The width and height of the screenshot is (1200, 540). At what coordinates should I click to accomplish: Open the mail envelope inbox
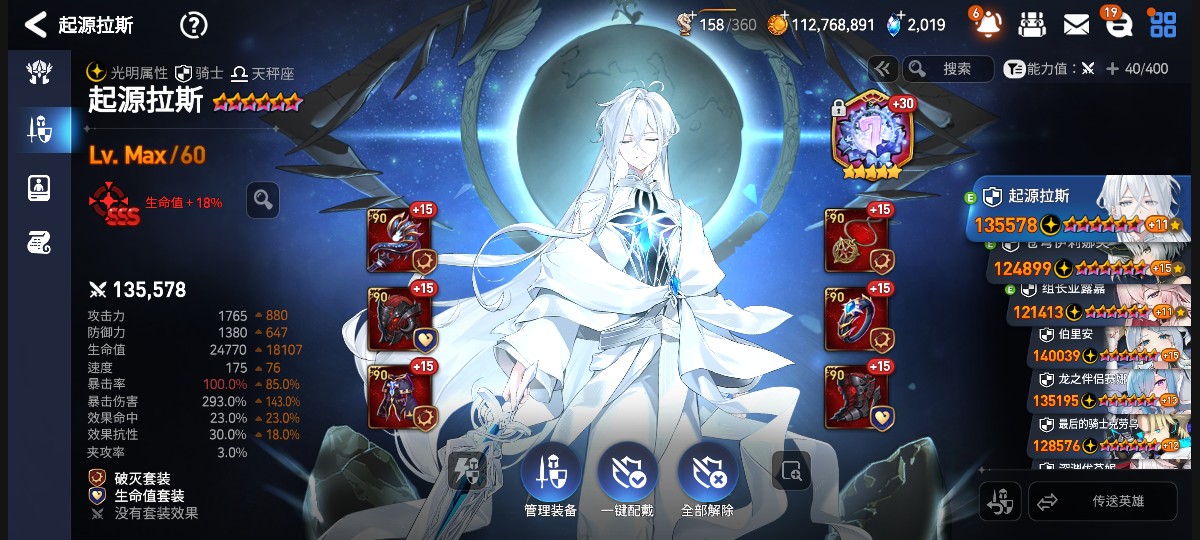click(x=1076, y=24)
